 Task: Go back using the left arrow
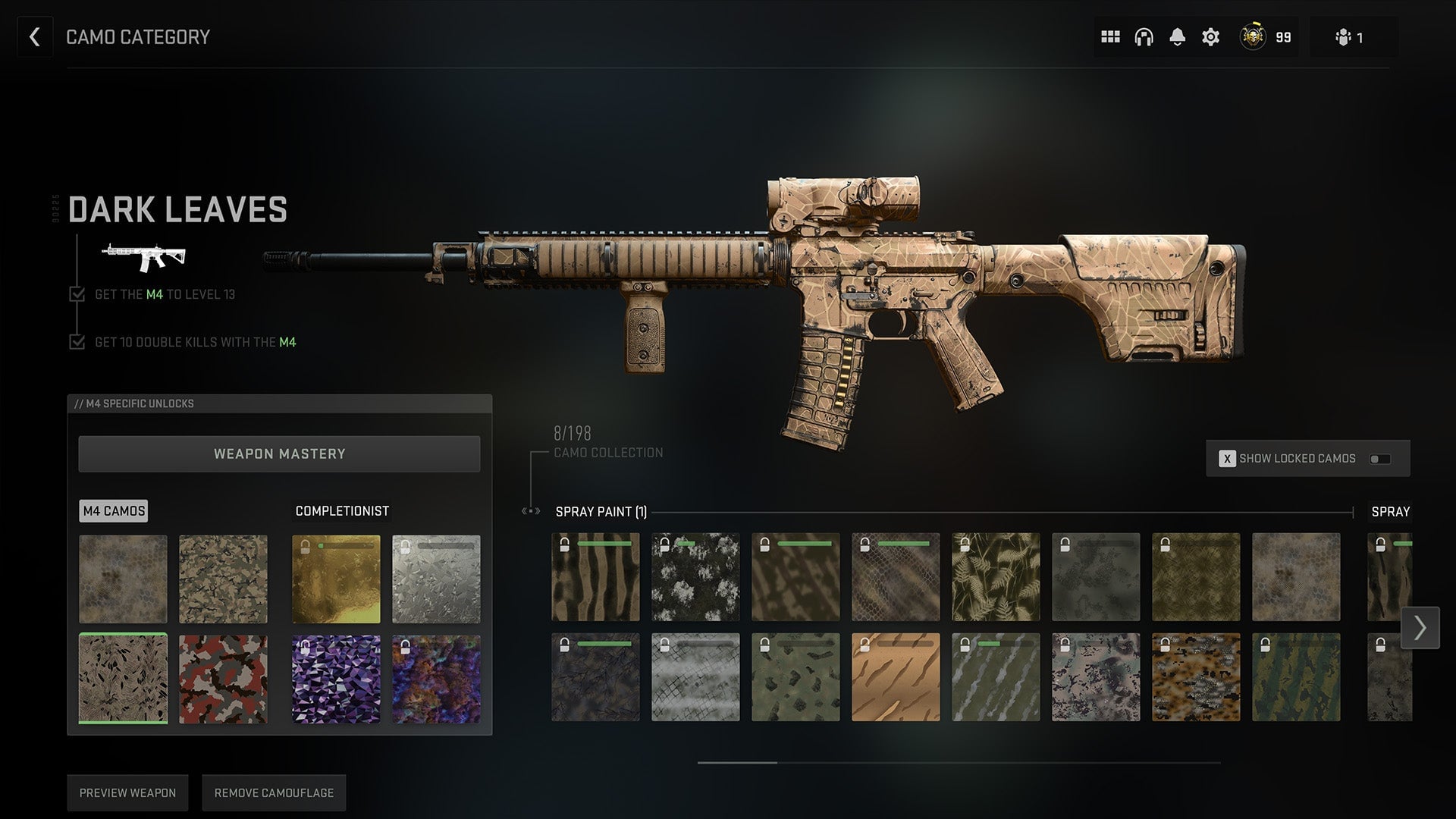point(34,36)
